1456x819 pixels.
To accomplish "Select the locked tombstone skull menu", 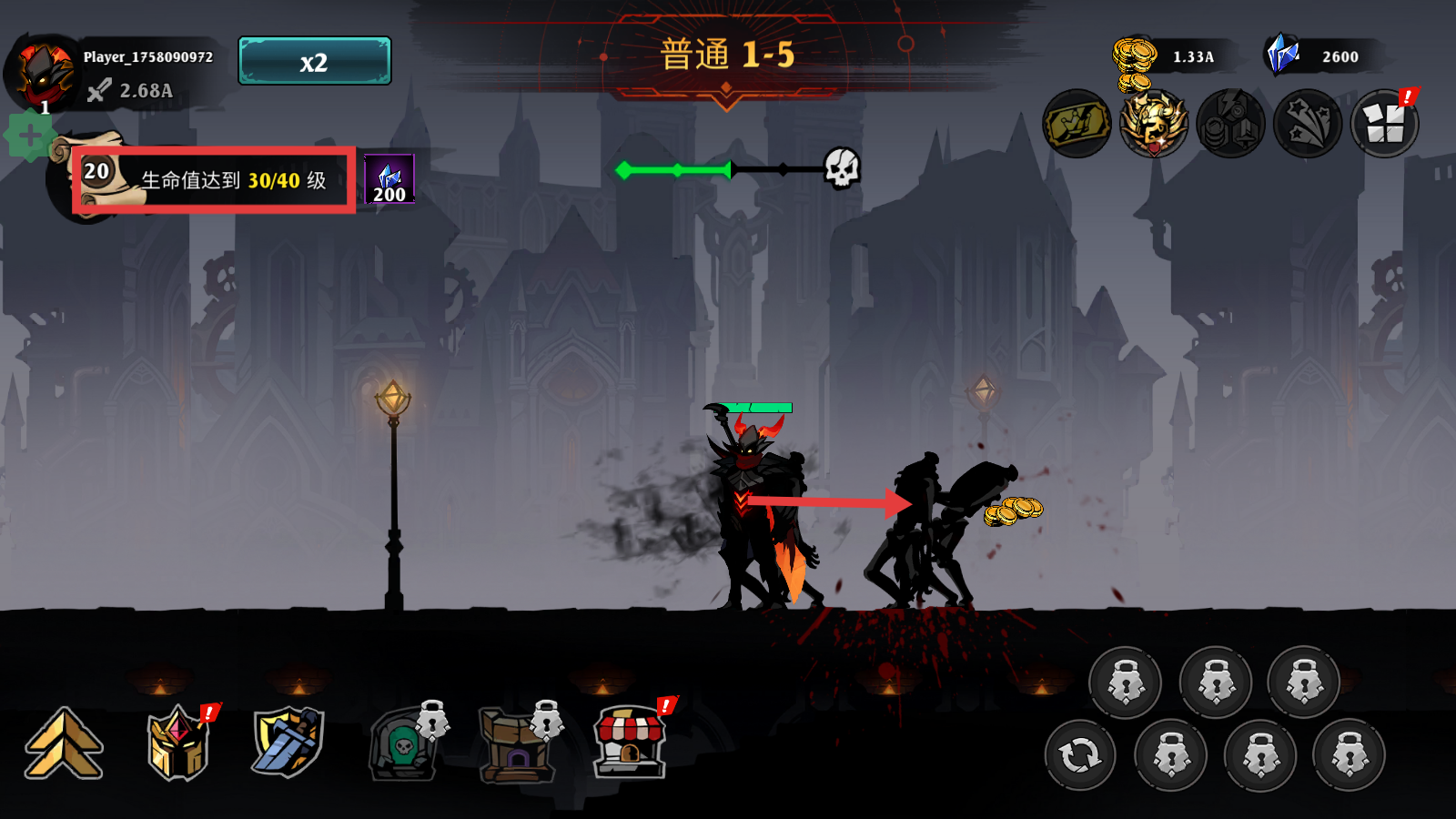I will click(x=403, y=745).
